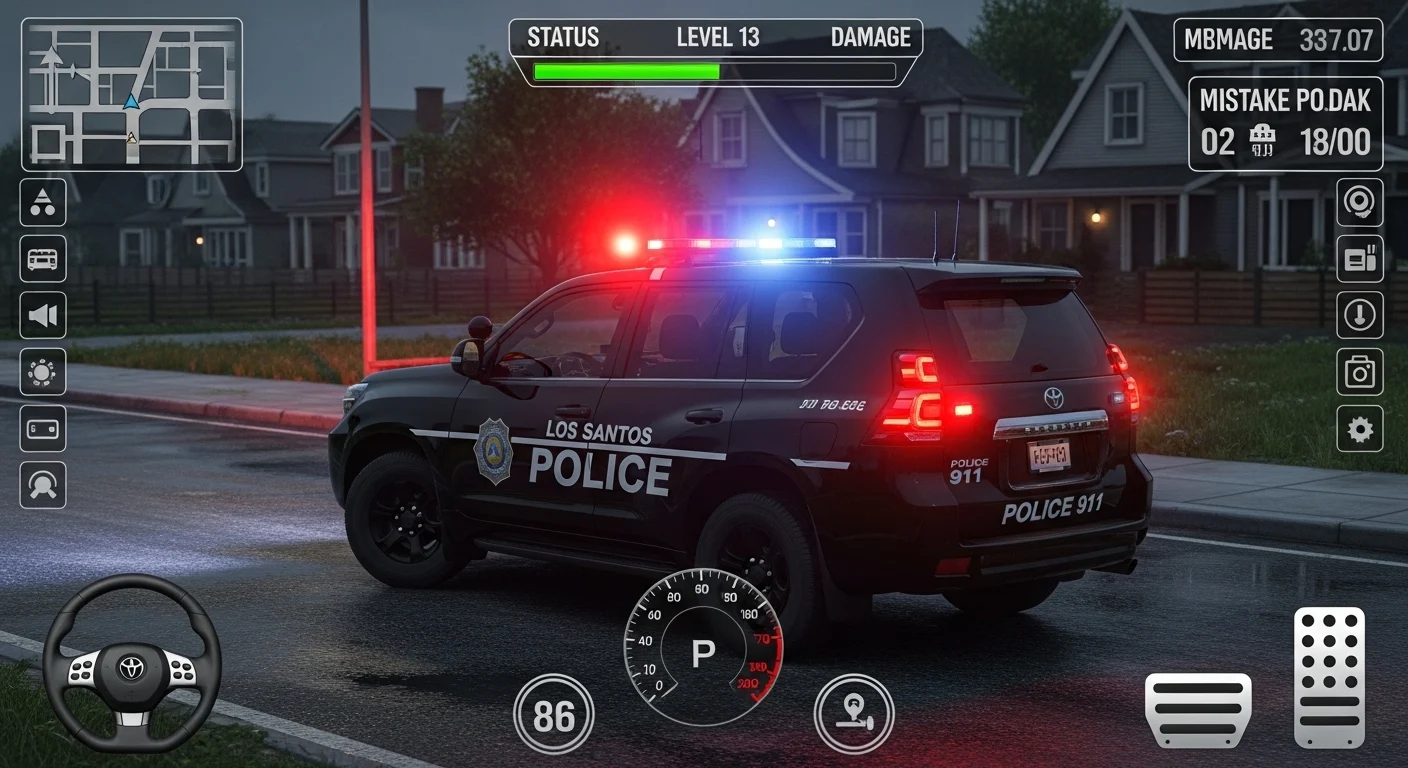
Task: Activate the sun-shaped lights button
Action: 43,372
